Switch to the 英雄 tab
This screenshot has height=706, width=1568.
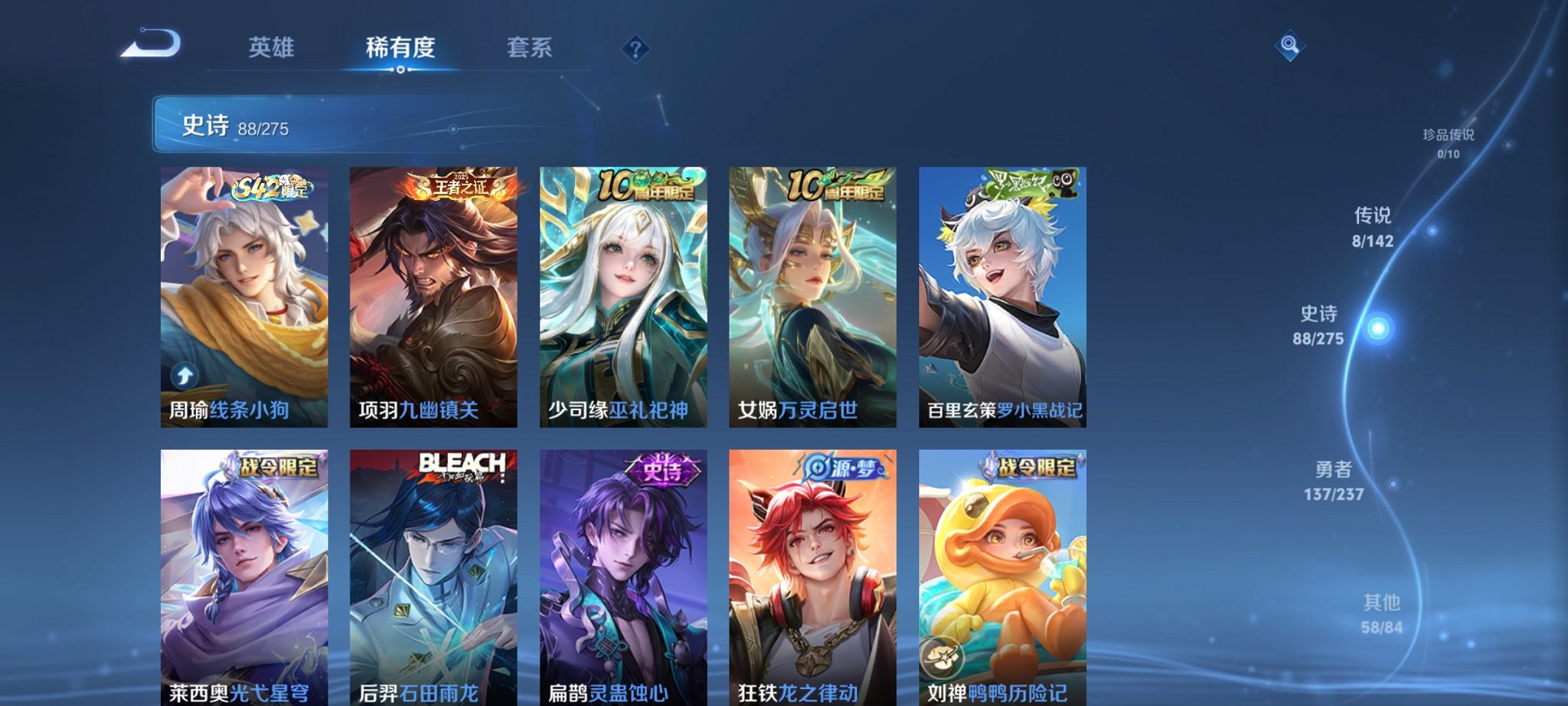click(271, 48)
